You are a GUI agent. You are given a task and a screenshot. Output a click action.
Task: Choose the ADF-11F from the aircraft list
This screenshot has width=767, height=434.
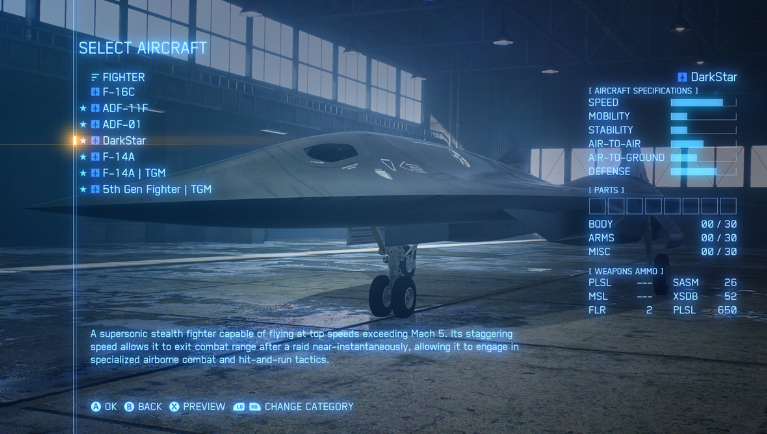tap(125, 108)
